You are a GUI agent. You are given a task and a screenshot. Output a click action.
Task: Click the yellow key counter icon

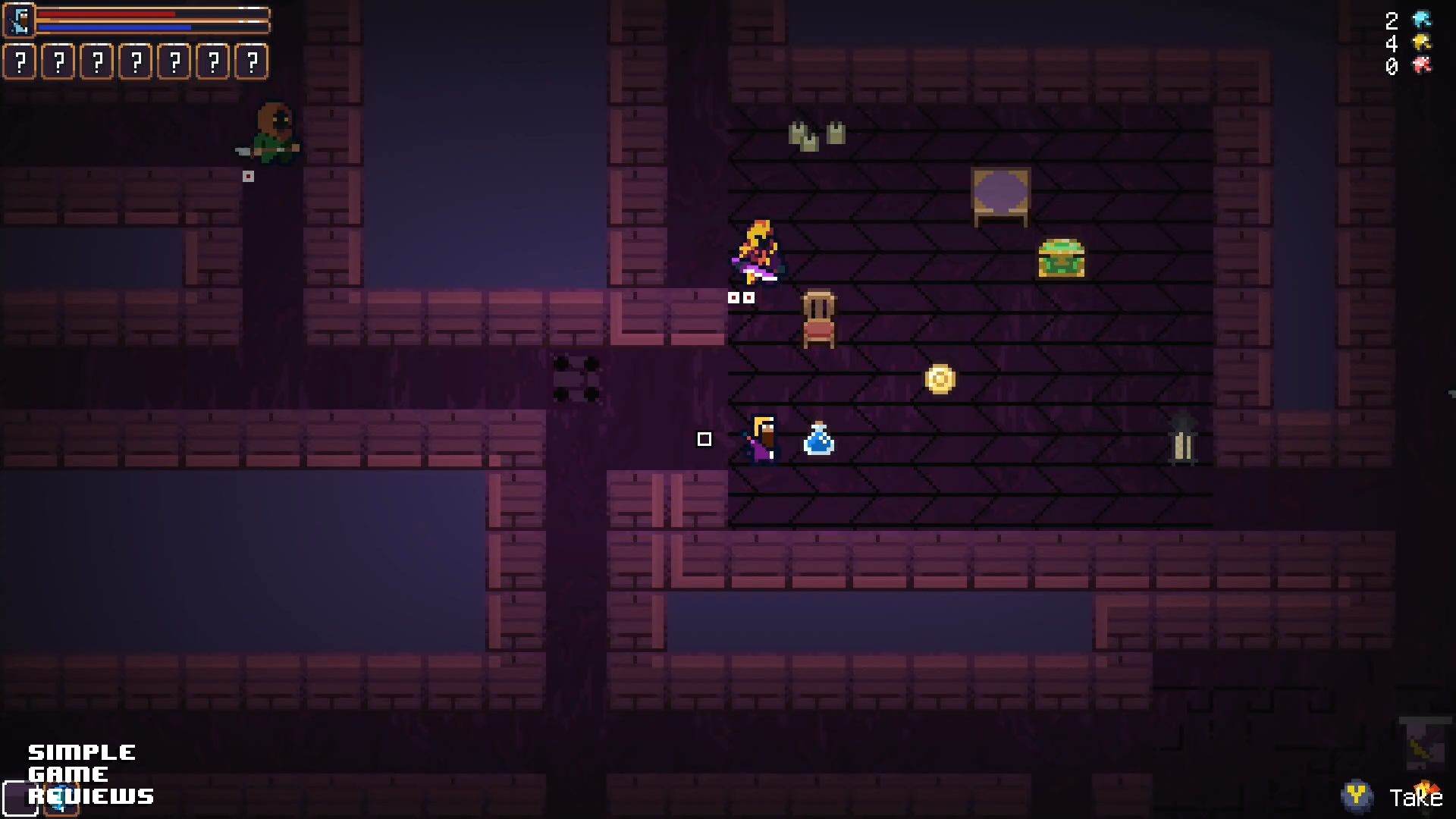[x=1421, y=42]
